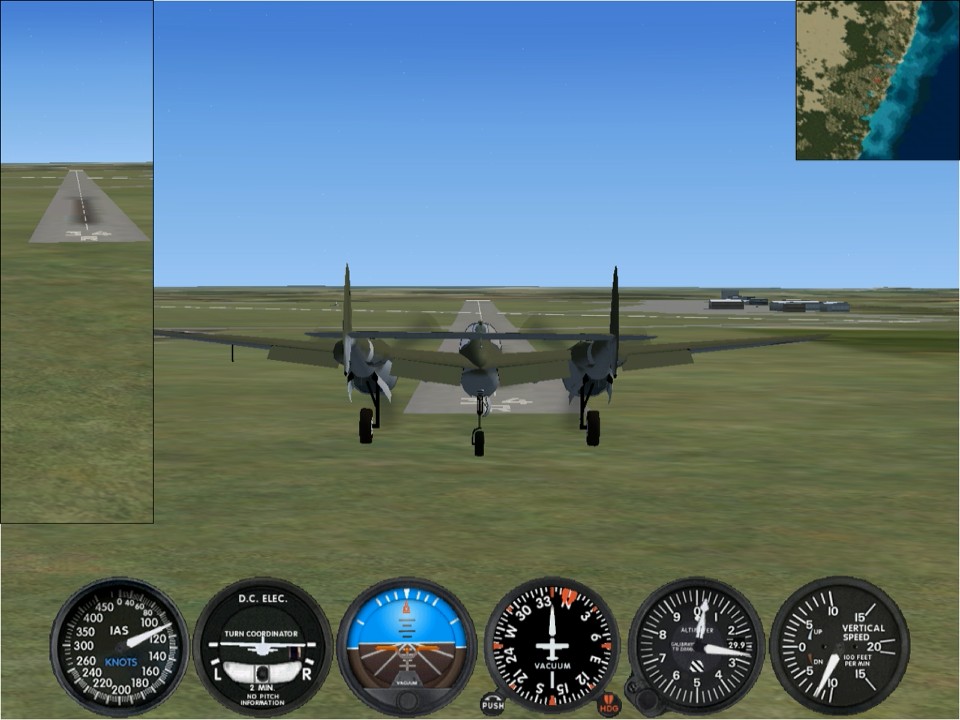This screenshot has width=960, height=720.
Task: Open the coastline minimap
Action: click(877, 80)
